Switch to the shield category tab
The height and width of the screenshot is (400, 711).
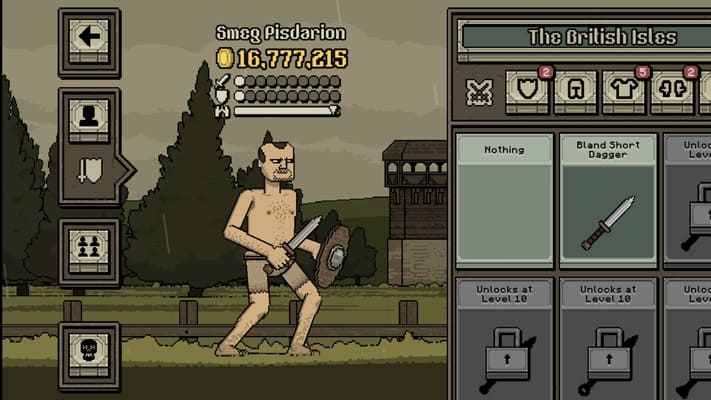click(x=526, y=91)
